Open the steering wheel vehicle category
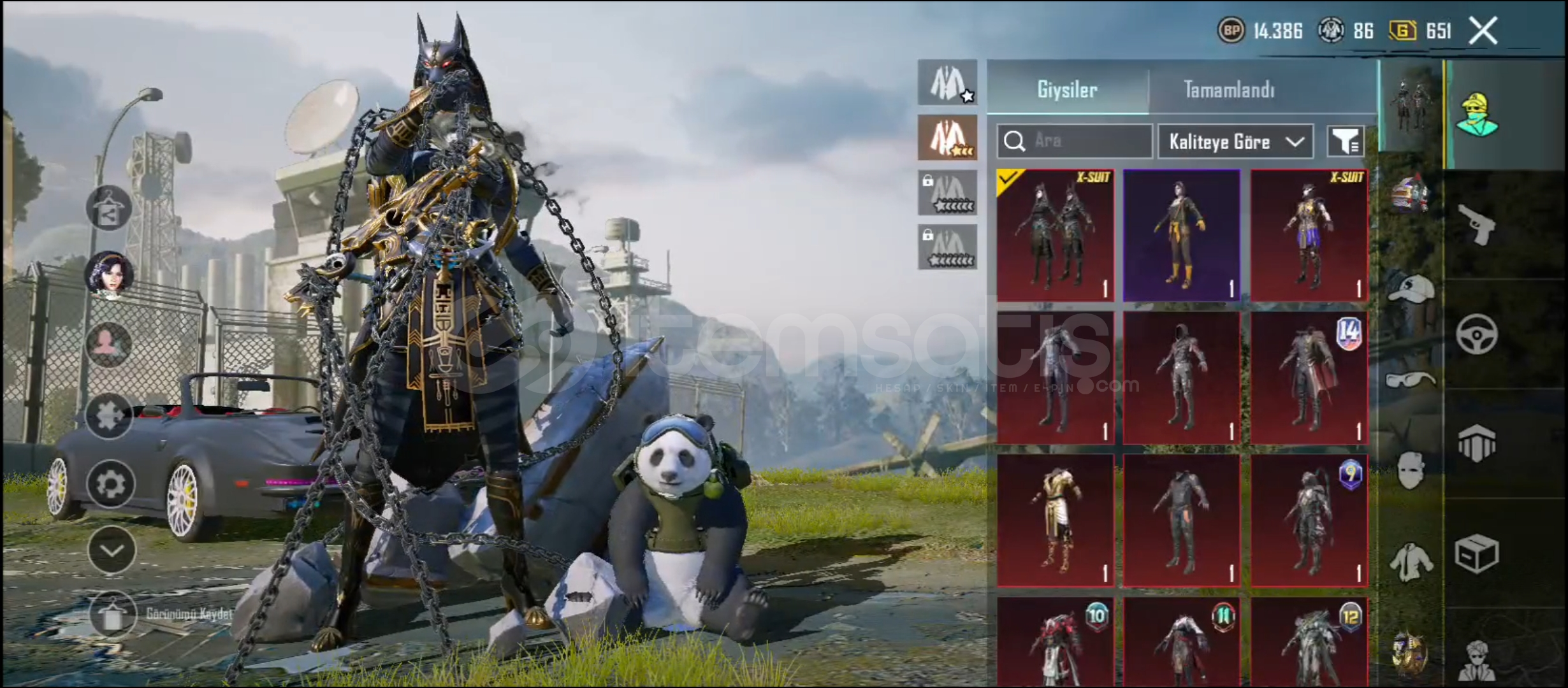The width and height of the screenshot is (1568, 688). [x=1477, y=334]
